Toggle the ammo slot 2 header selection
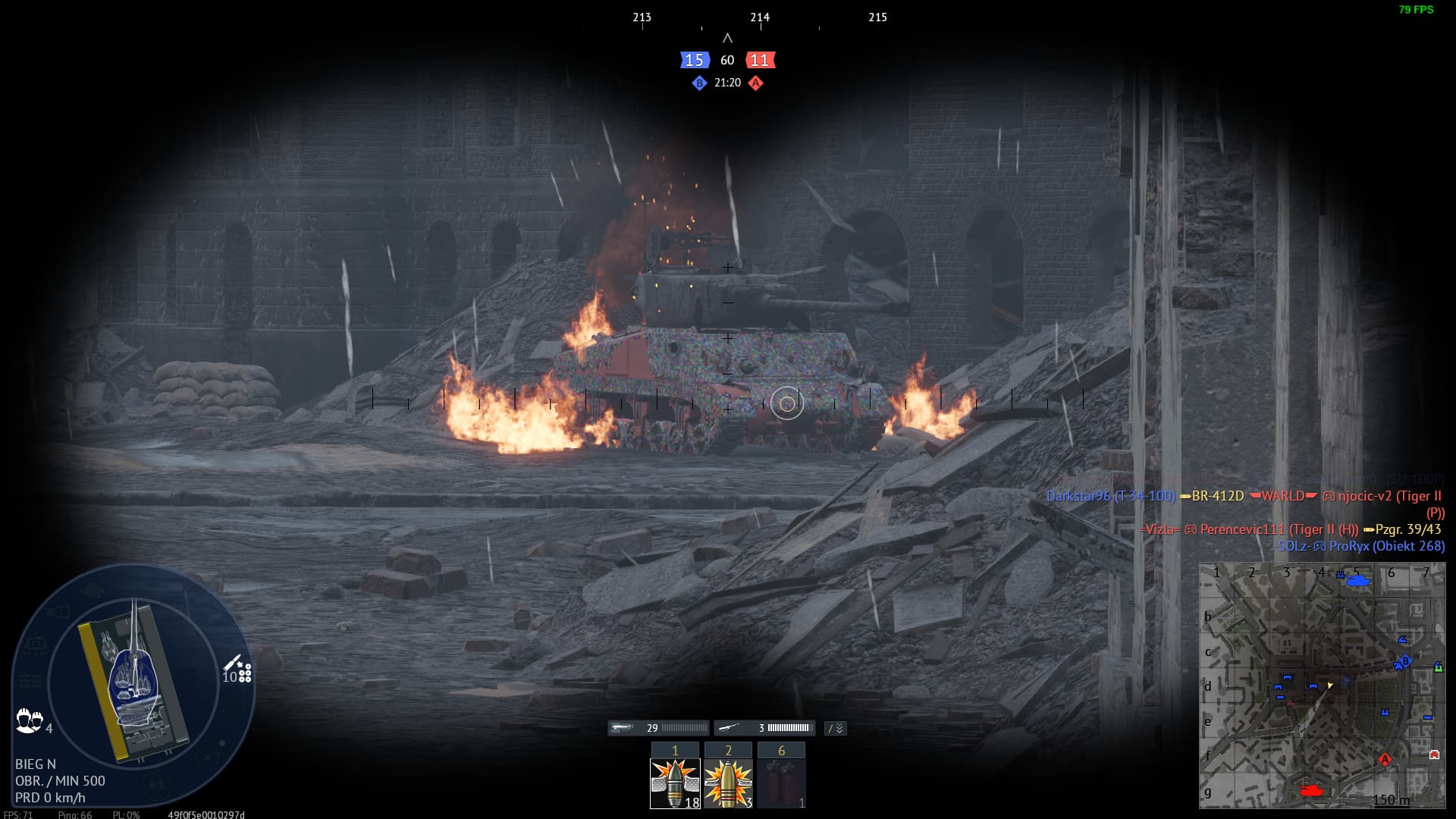The width and height of the screenshot is (1456, 819). click(x=728, y=751)
